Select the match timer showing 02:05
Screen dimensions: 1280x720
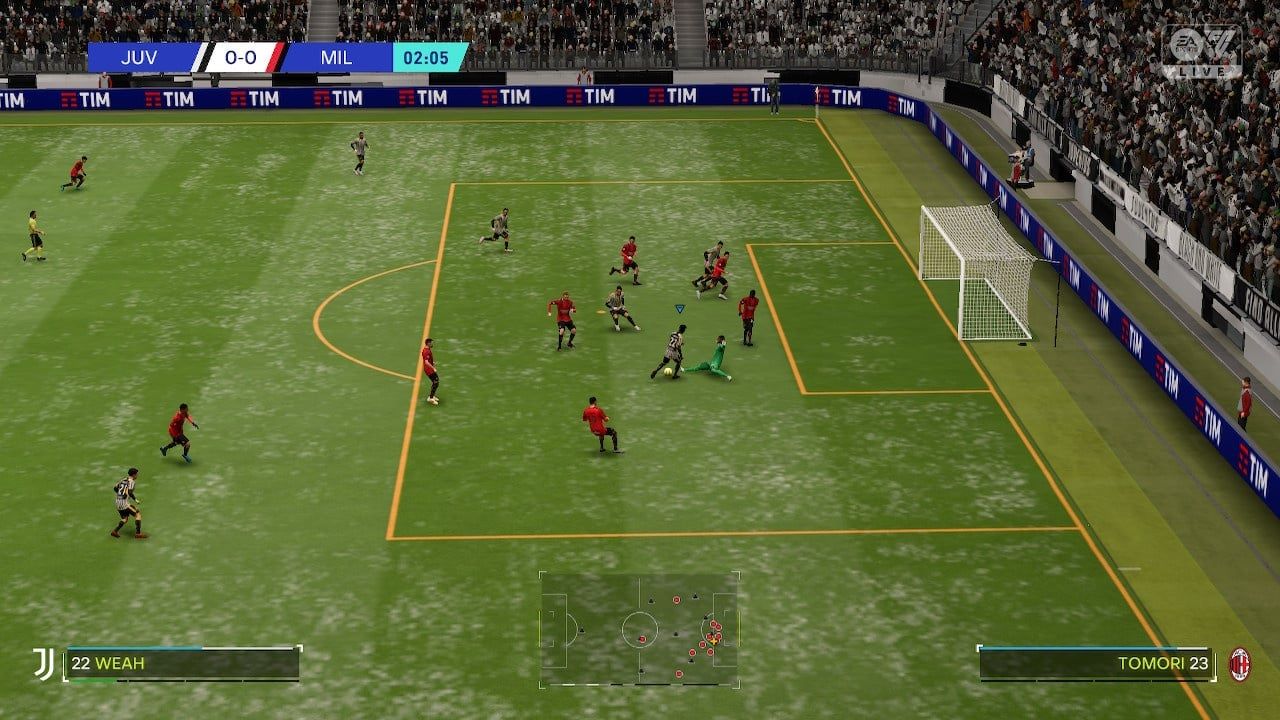426,57
